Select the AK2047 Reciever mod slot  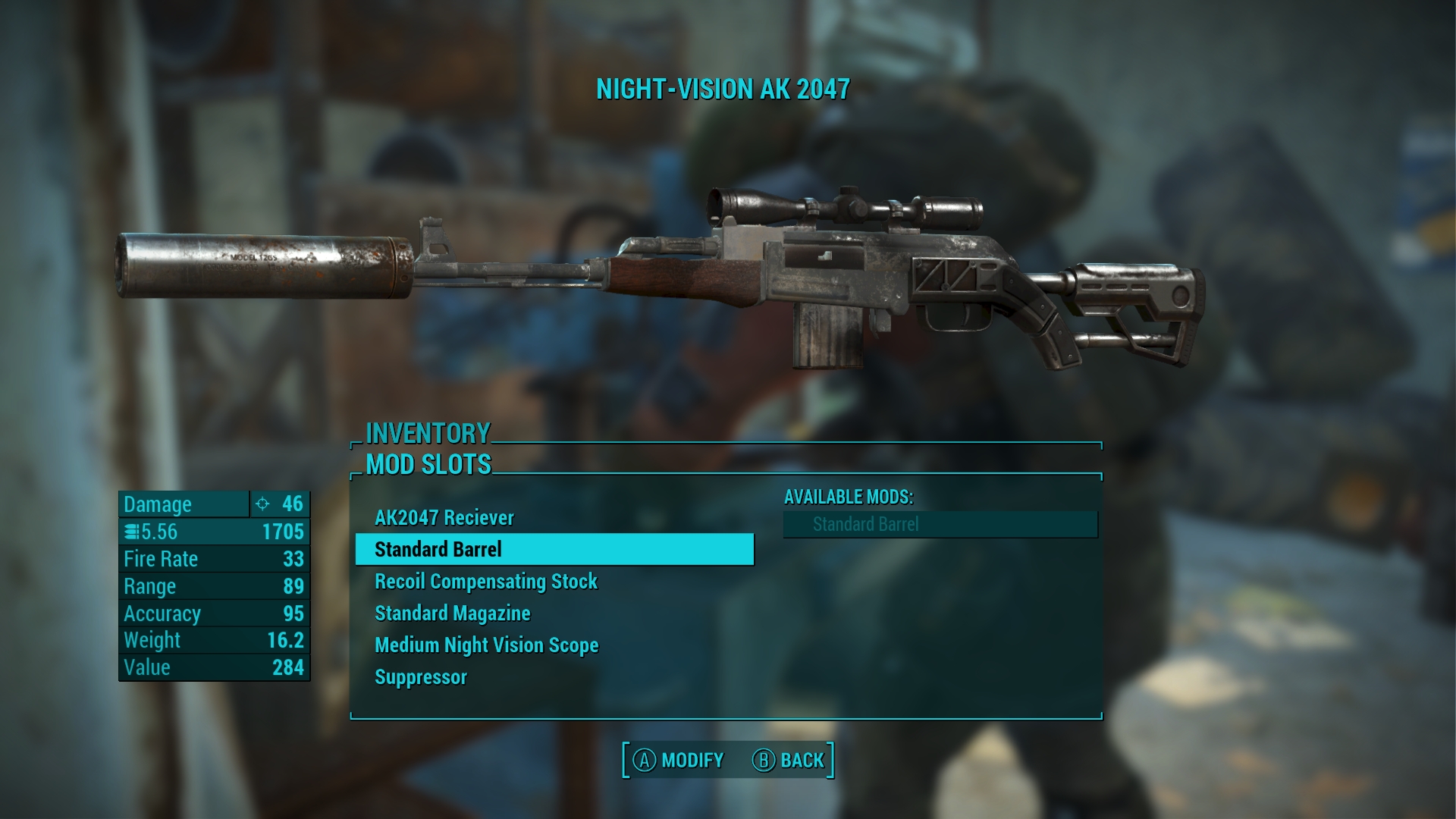point(444,518)
